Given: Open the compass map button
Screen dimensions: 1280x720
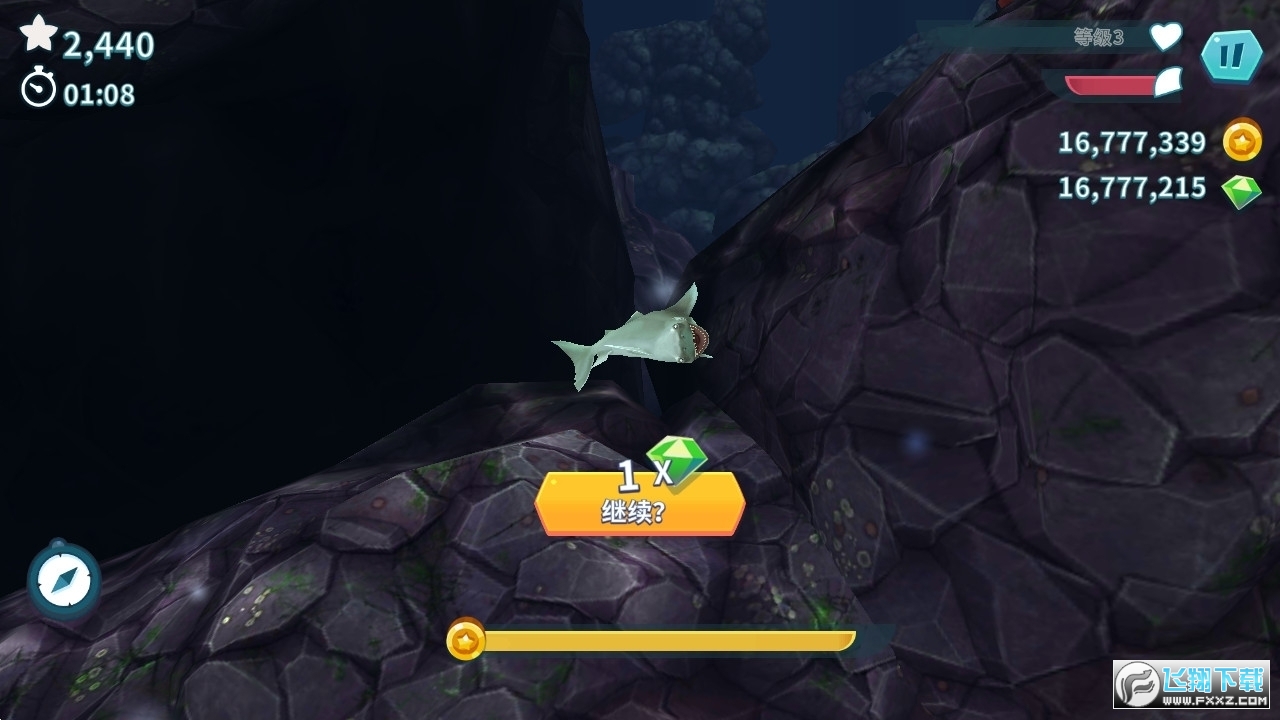Looking at the screenshot, I should click(64, 580).
